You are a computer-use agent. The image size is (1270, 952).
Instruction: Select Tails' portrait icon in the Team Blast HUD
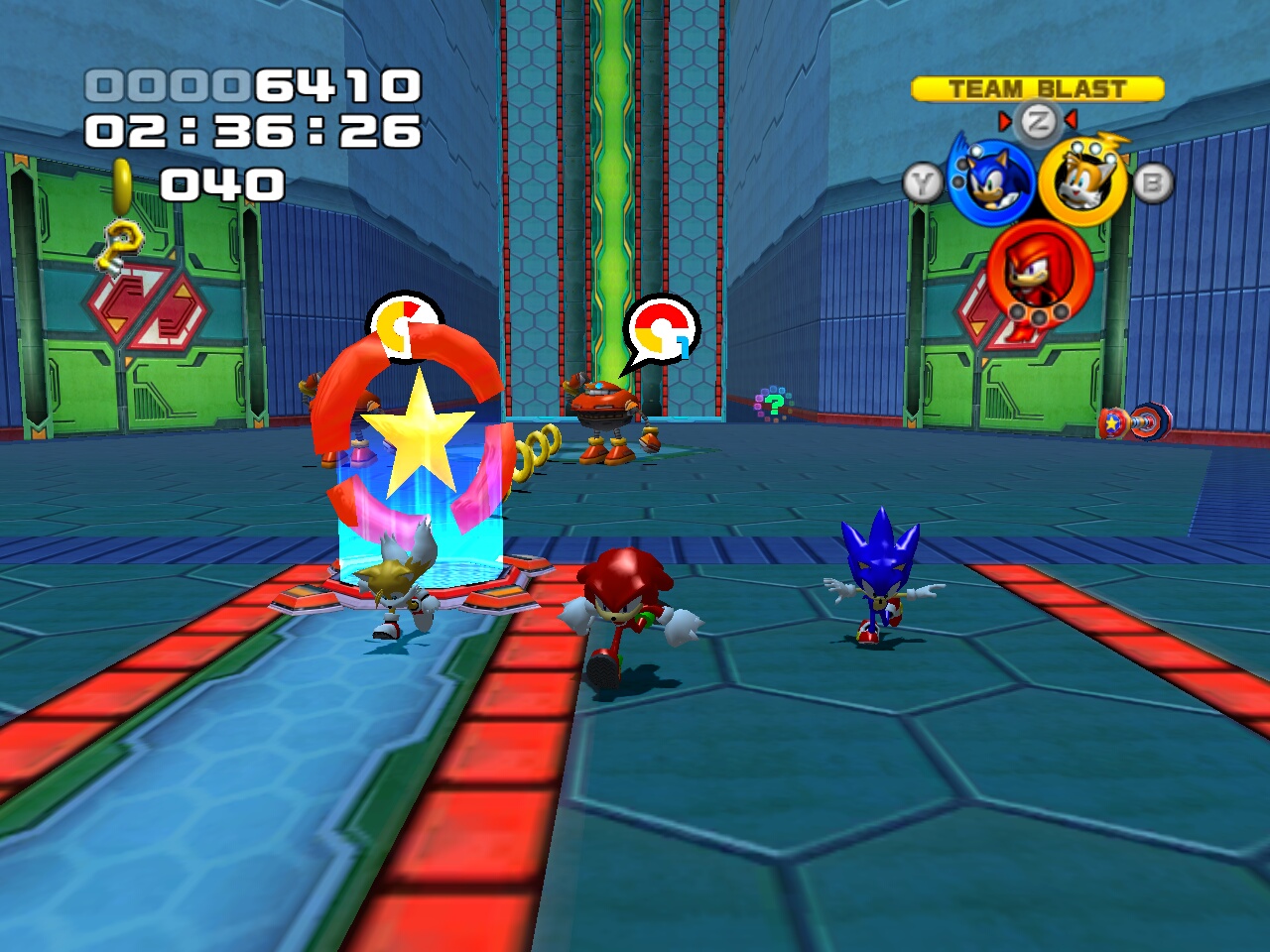1082,179
